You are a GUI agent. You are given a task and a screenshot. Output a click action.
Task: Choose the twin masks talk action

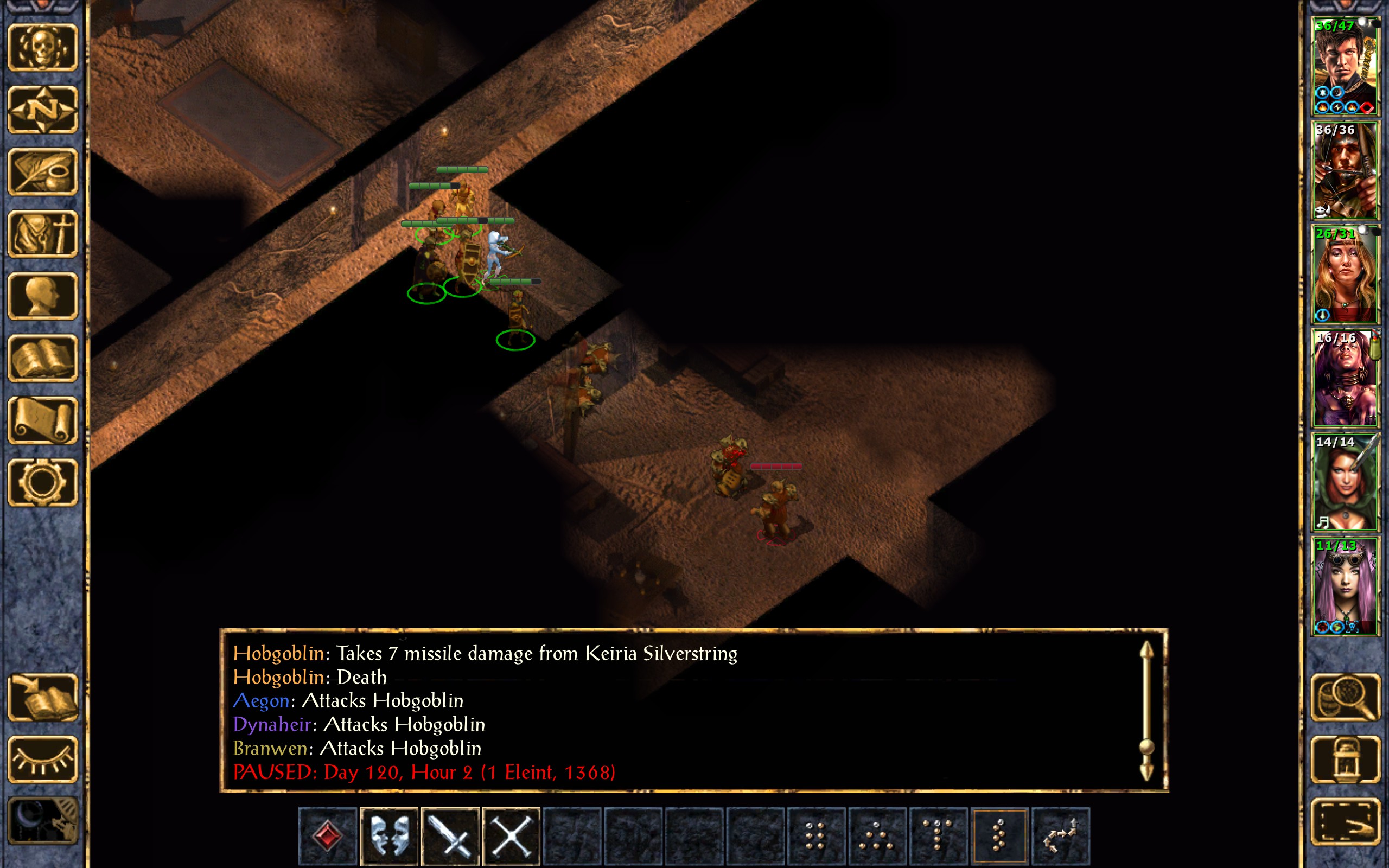pos(389,836)
